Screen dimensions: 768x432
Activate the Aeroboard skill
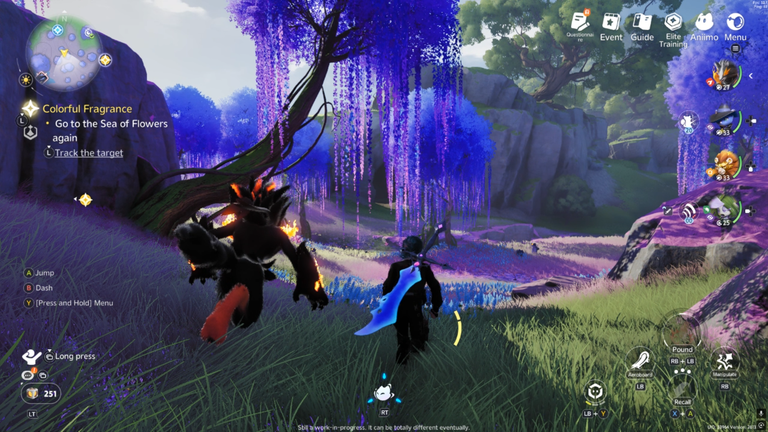pyautogui.click(x=640, y=360)
